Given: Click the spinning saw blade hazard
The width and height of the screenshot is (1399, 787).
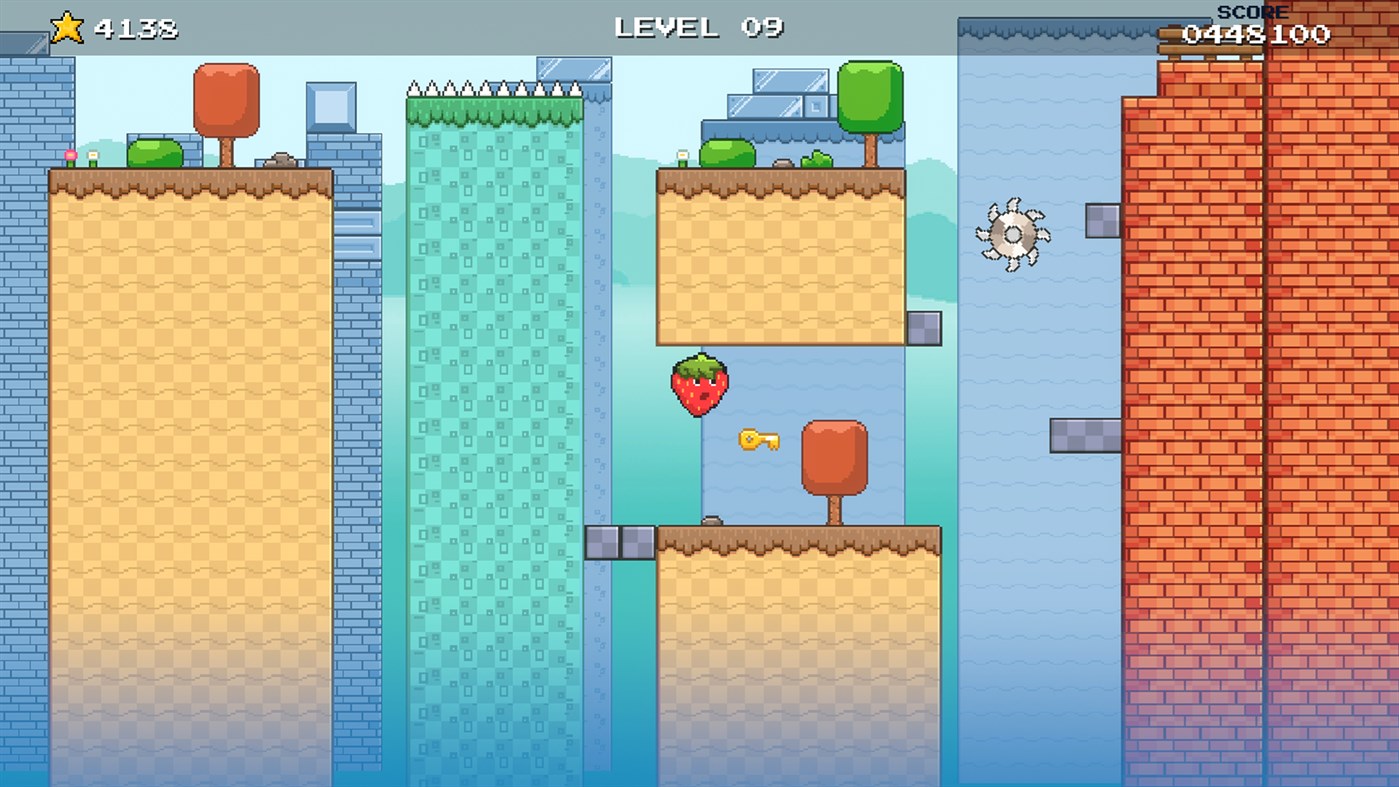Looking at the screenshot, I should pyautogui.click(x=1012, y=235).
